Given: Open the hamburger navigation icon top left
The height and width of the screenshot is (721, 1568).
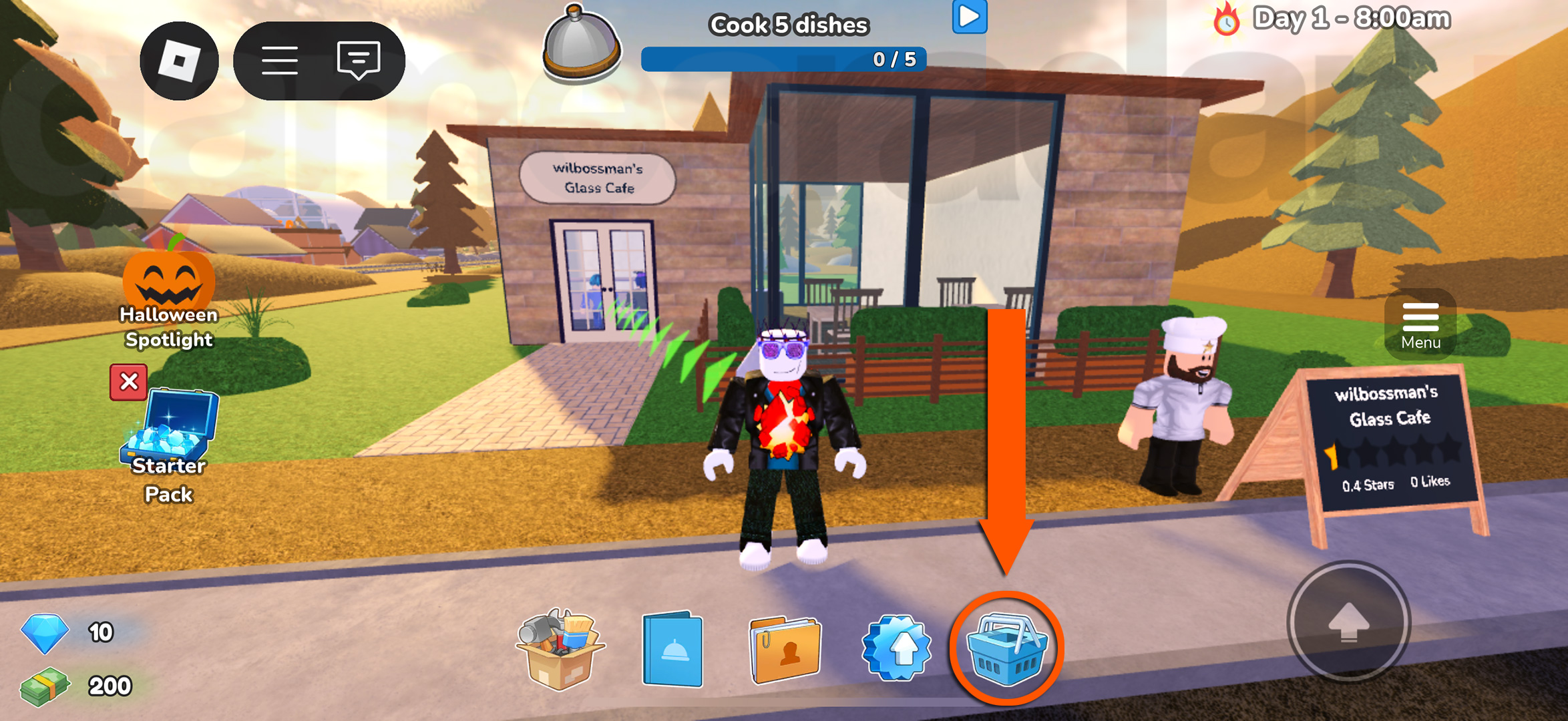Looking at the screenshot, I should click(280, 60).
